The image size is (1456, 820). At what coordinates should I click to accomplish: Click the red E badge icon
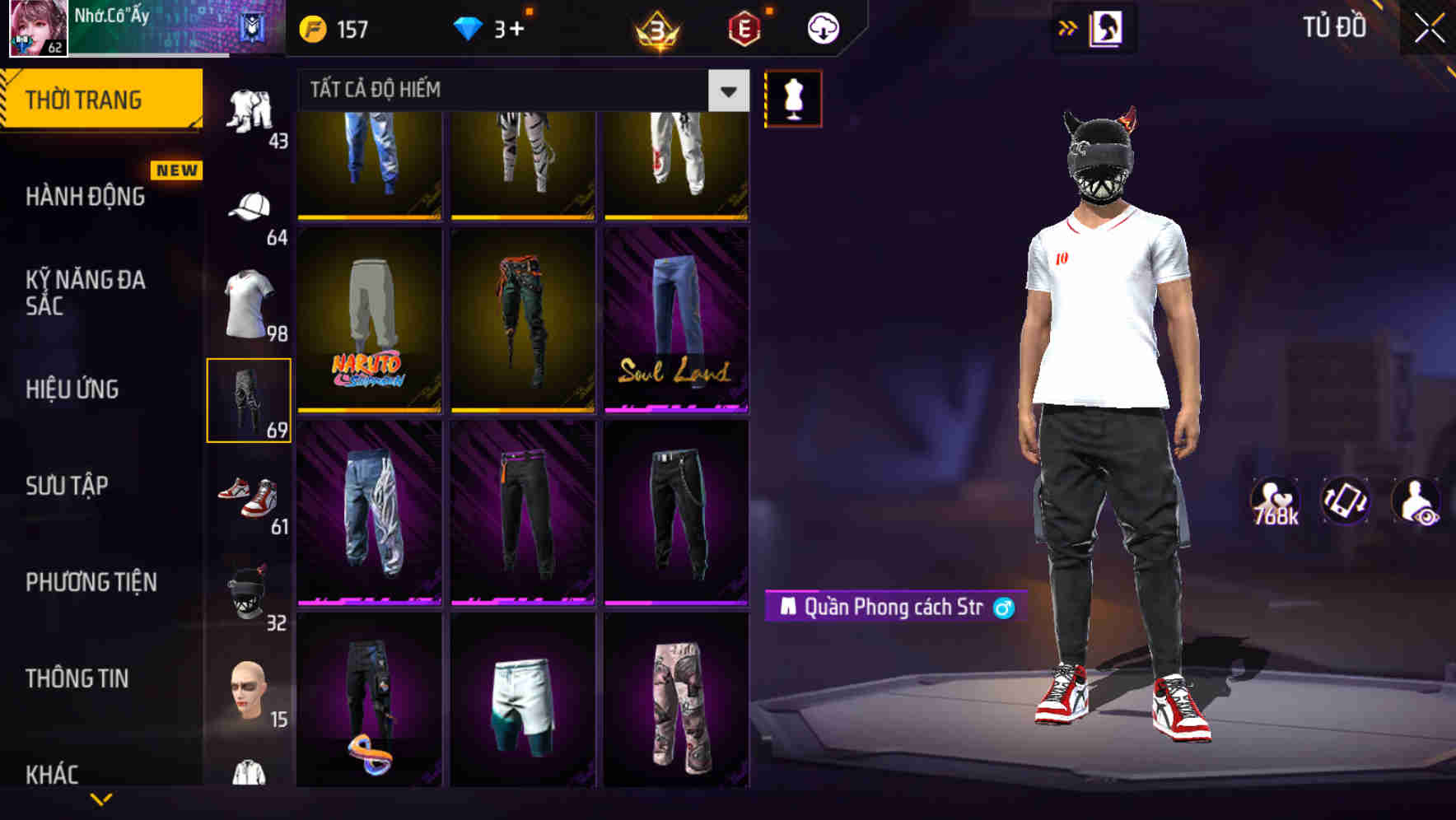[745, 30]
